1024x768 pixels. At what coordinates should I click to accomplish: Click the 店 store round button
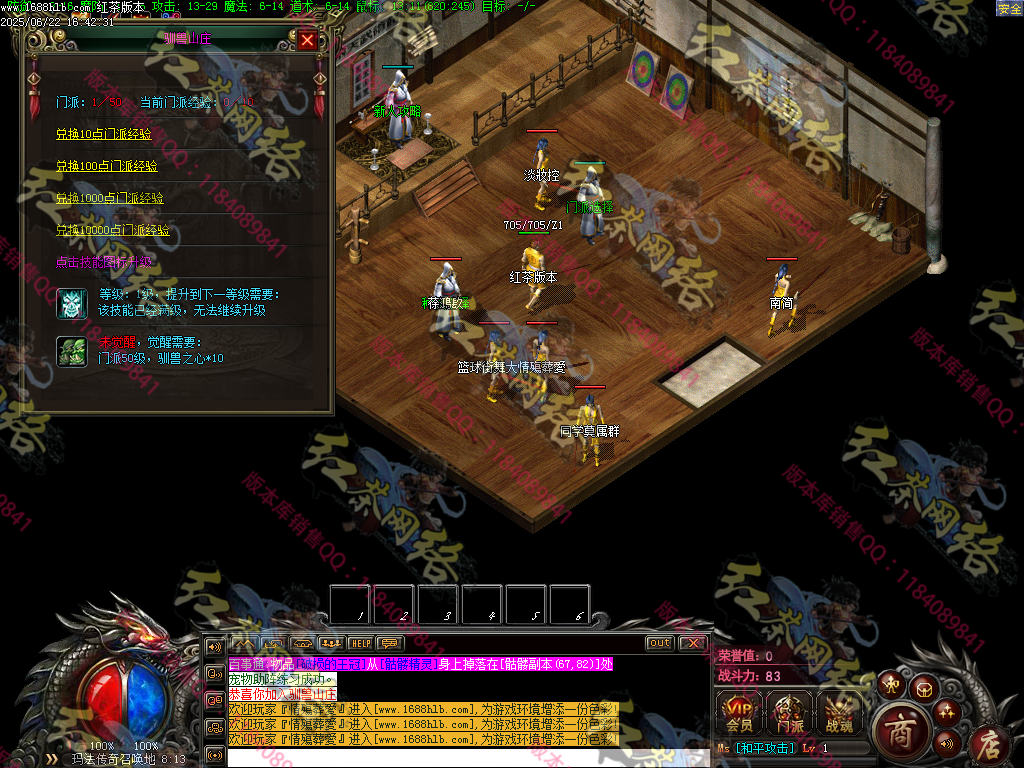pyautogui.click(x=988, y=742)
